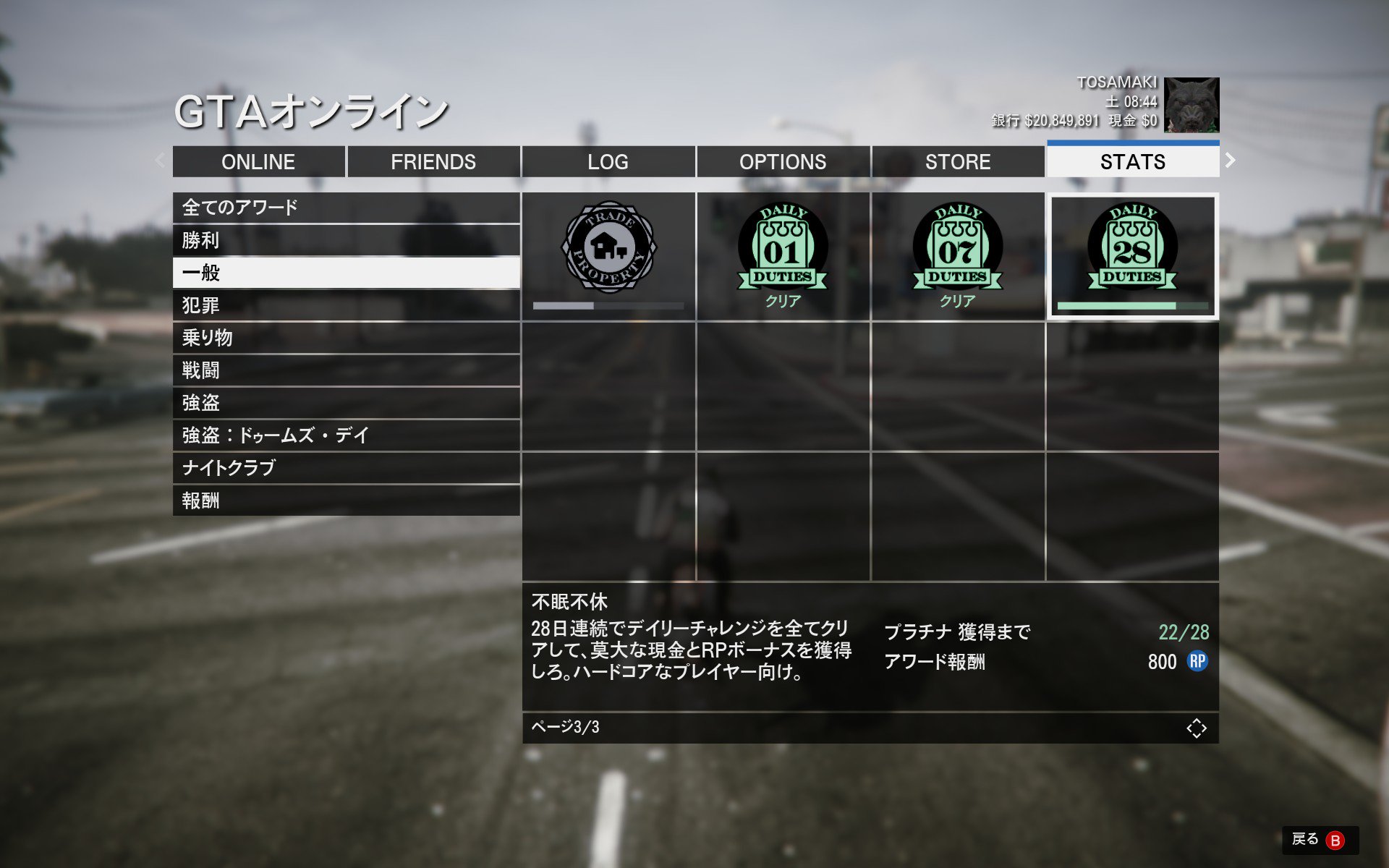Click the directional pad icon near ページ3/3

click(x=1197, y=729)
